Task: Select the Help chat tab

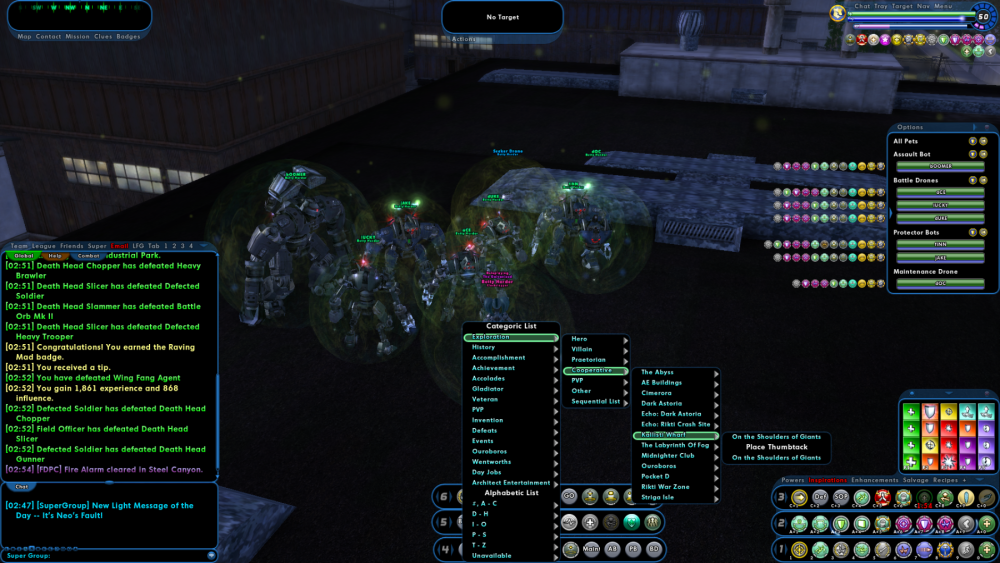Action: pos(56,256)
